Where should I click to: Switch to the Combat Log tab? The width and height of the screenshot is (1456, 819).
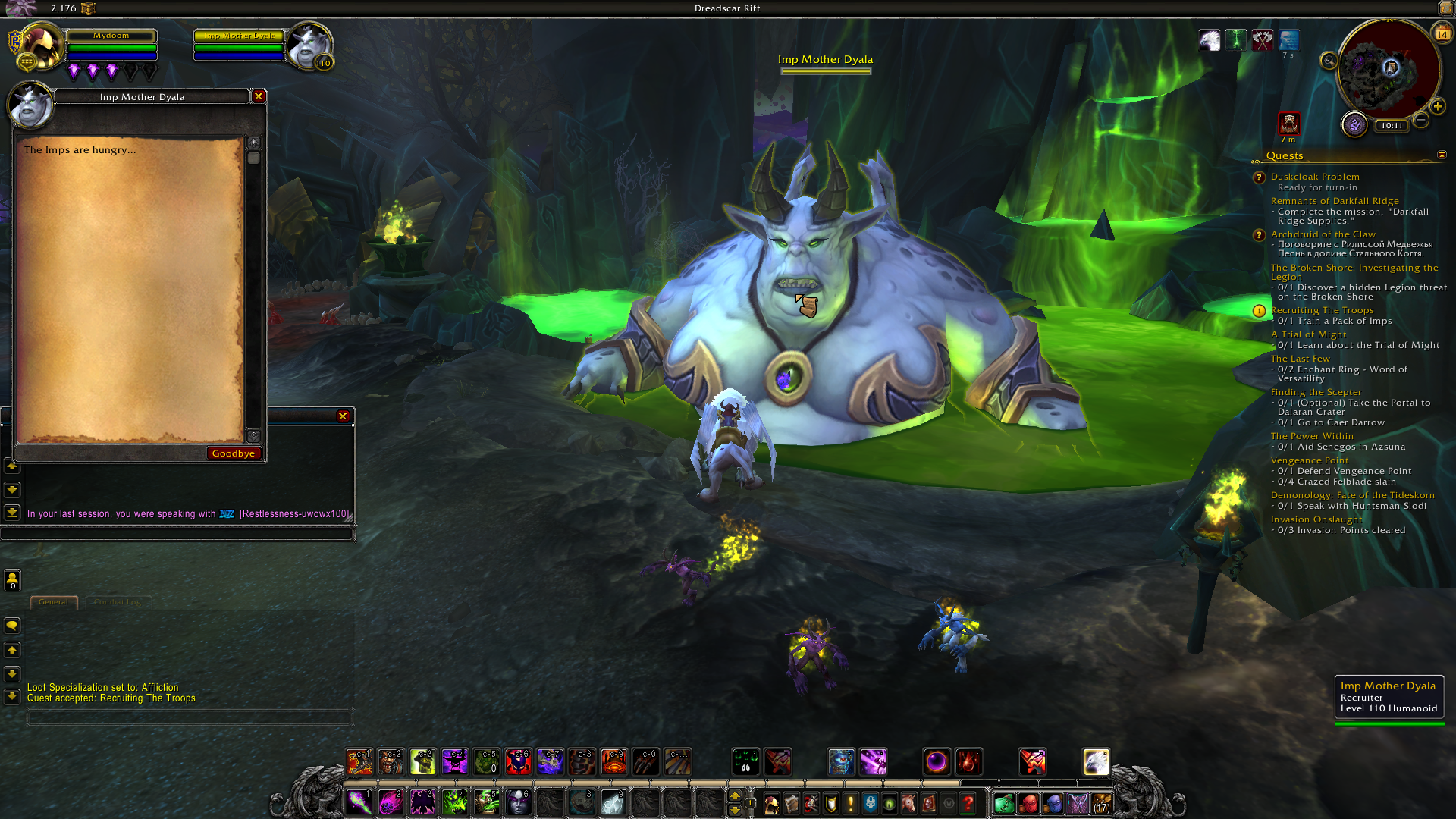pyautogui.click(x=118, y=602)
